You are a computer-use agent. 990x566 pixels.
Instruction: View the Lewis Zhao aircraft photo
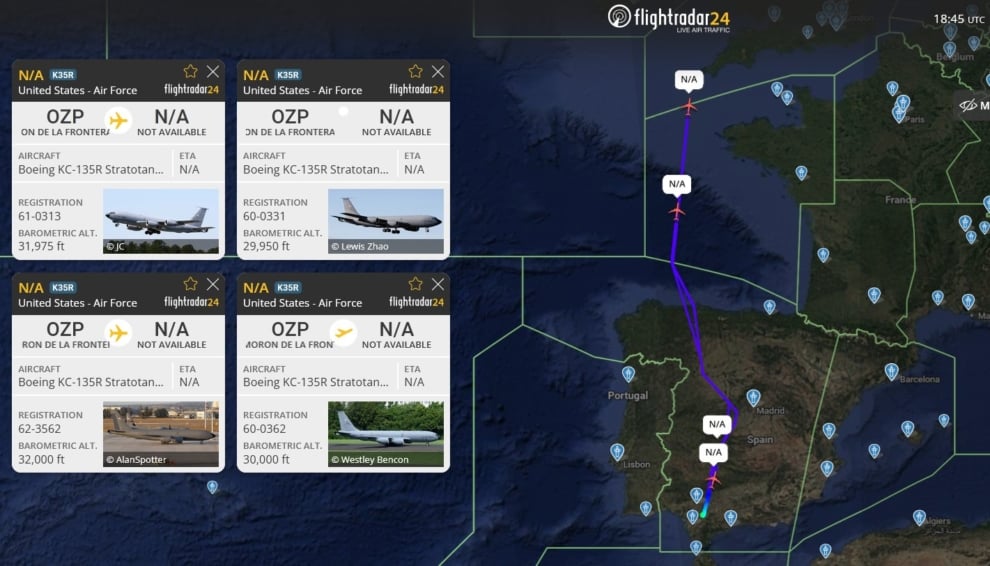point(386,221)
